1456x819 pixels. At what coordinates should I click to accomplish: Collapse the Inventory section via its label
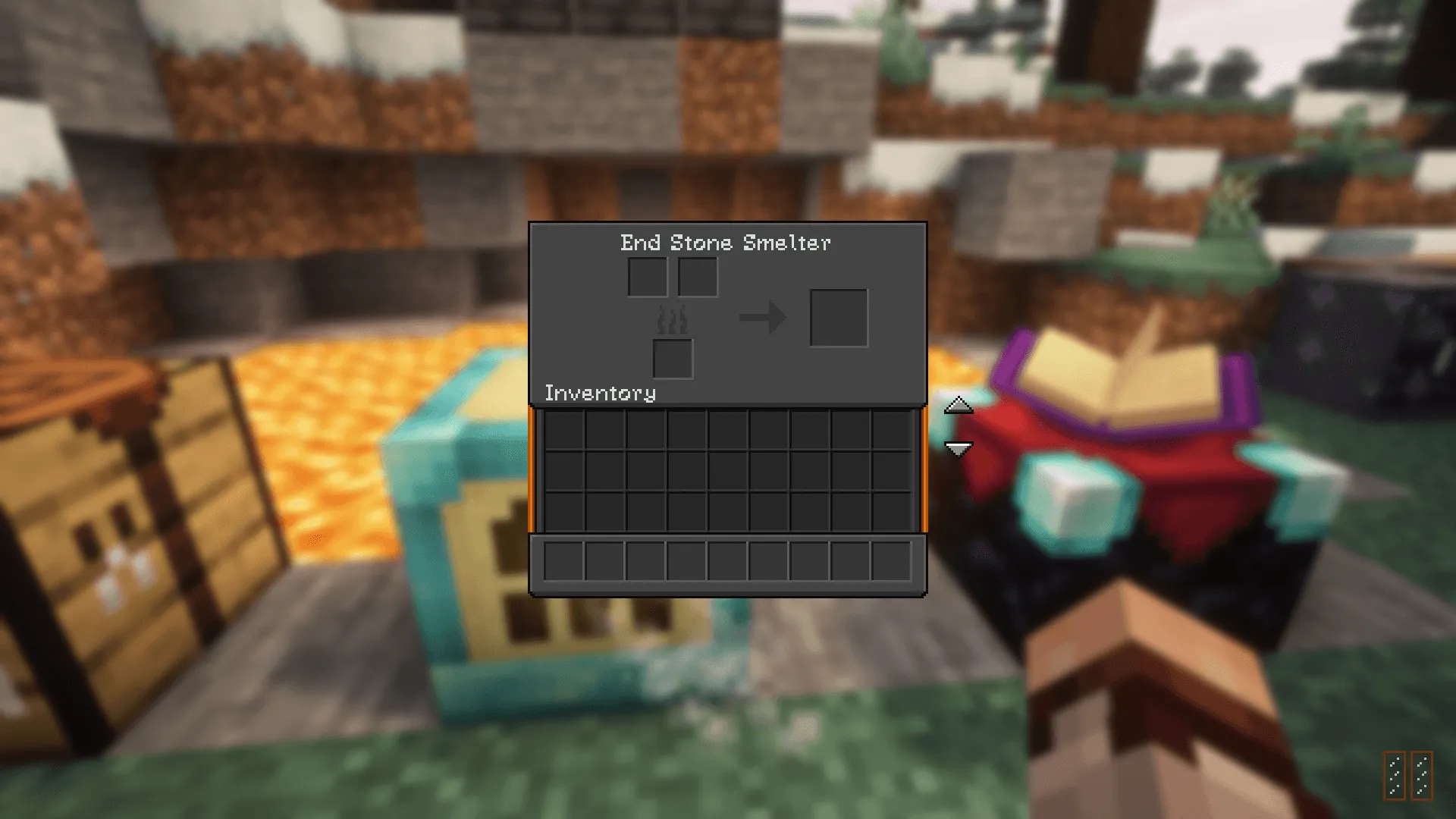(x=599, y=393)
